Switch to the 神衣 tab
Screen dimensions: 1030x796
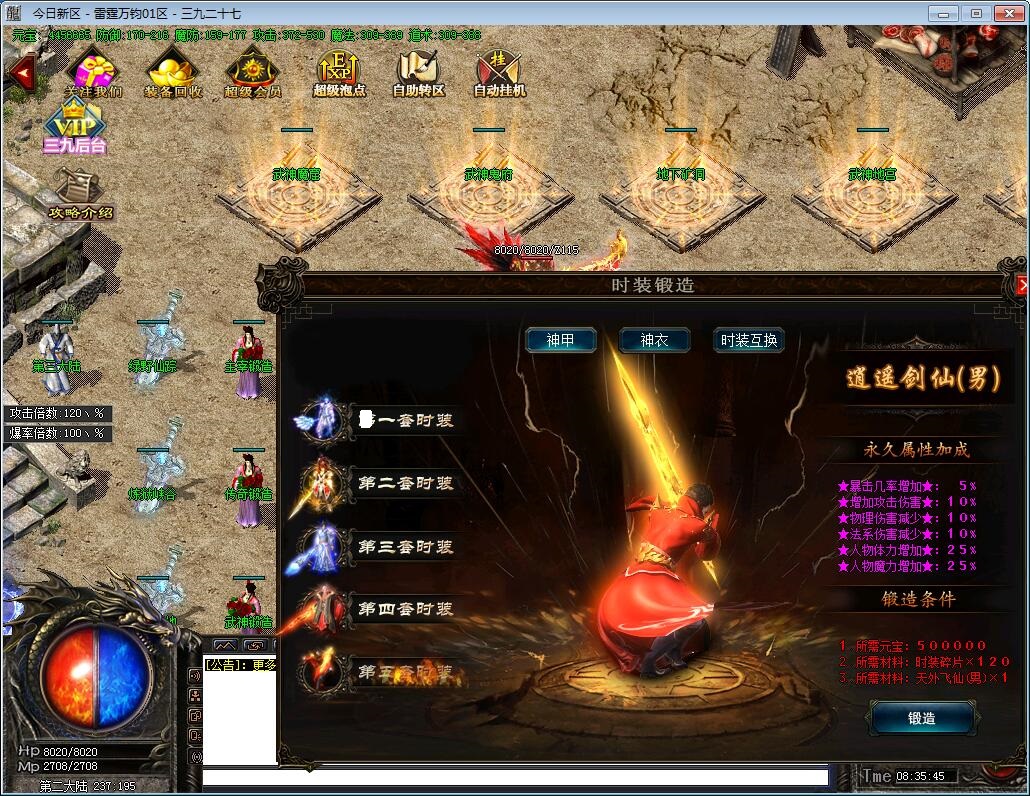[x=654, y=340]
